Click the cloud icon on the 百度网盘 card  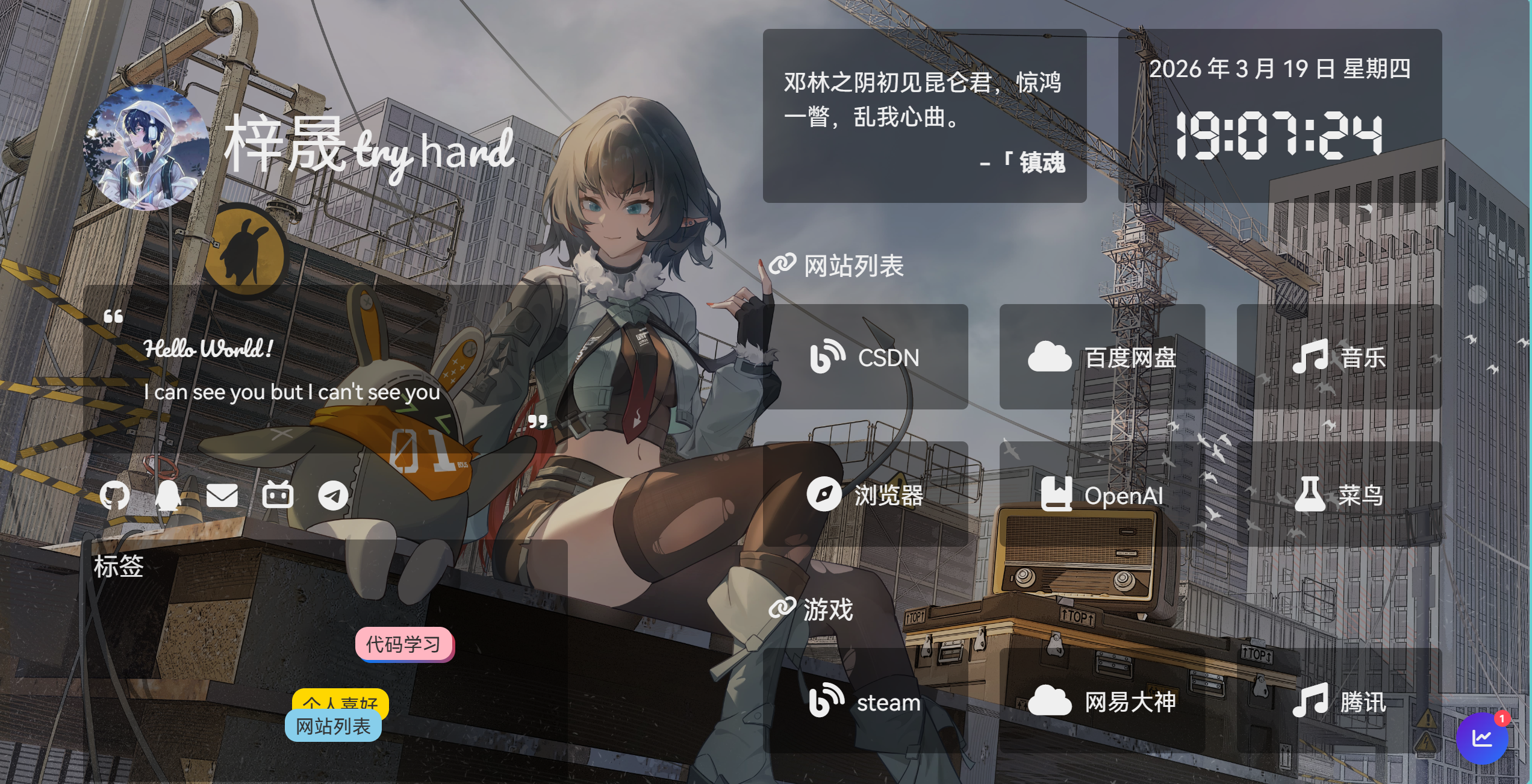click(x=1049, y=356)
